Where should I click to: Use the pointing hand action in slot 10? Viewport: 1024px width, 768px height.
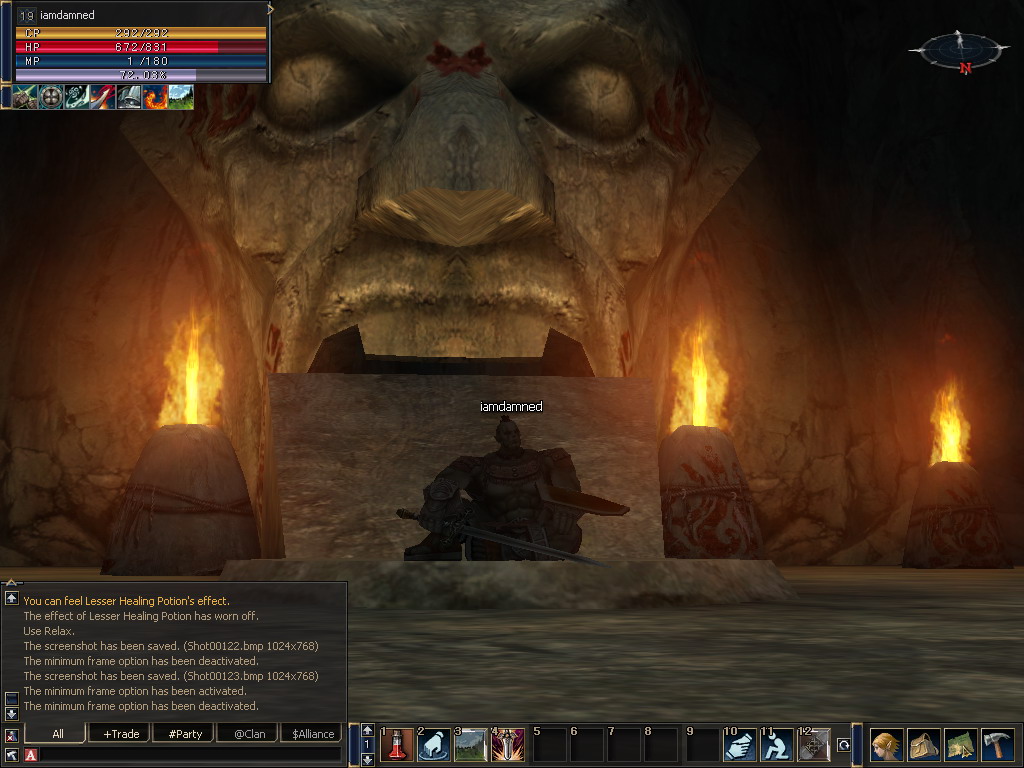739,745
